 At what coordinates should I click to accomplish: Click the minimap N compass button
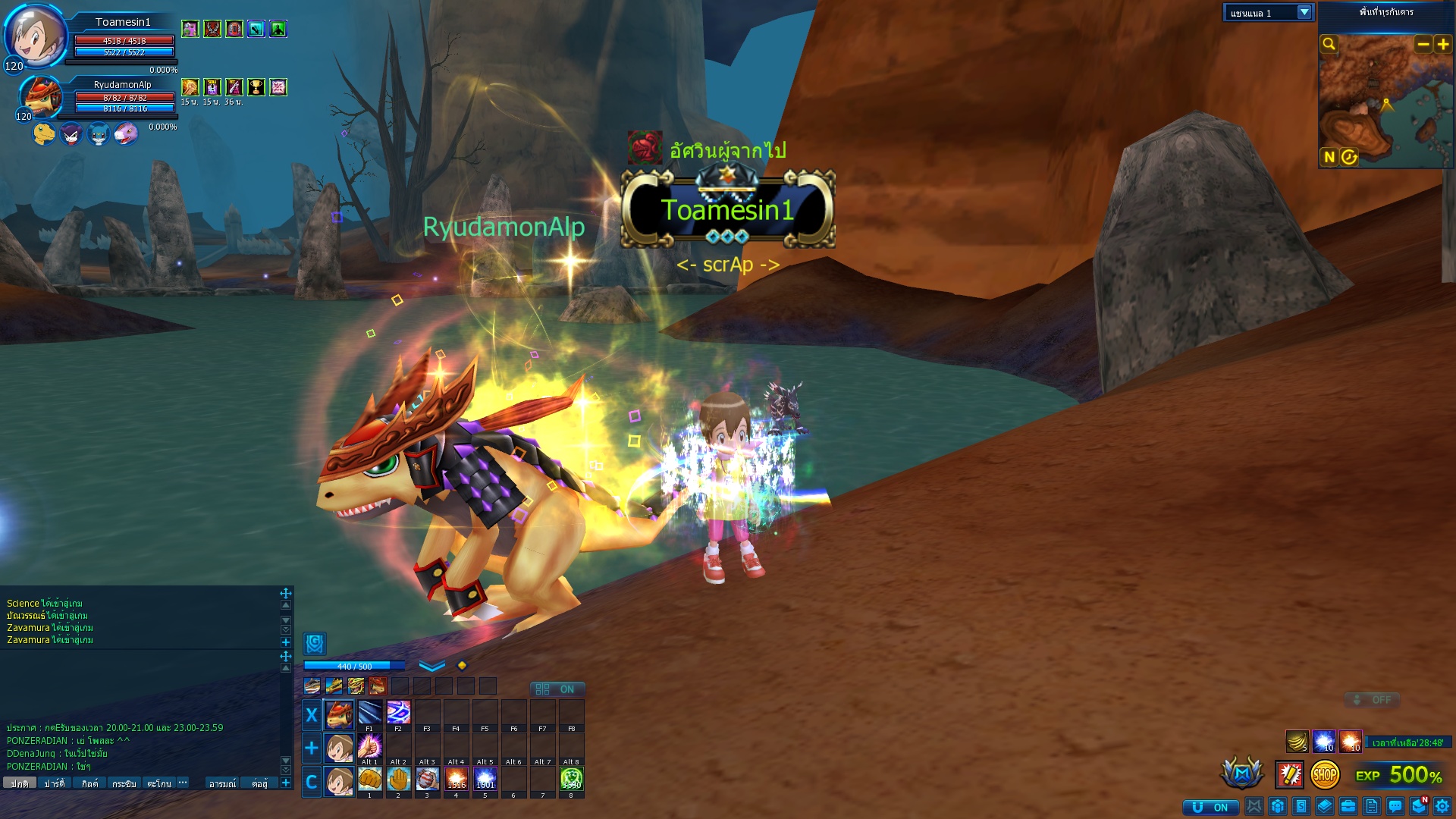pyautogui.click(x=1329, y=157)
